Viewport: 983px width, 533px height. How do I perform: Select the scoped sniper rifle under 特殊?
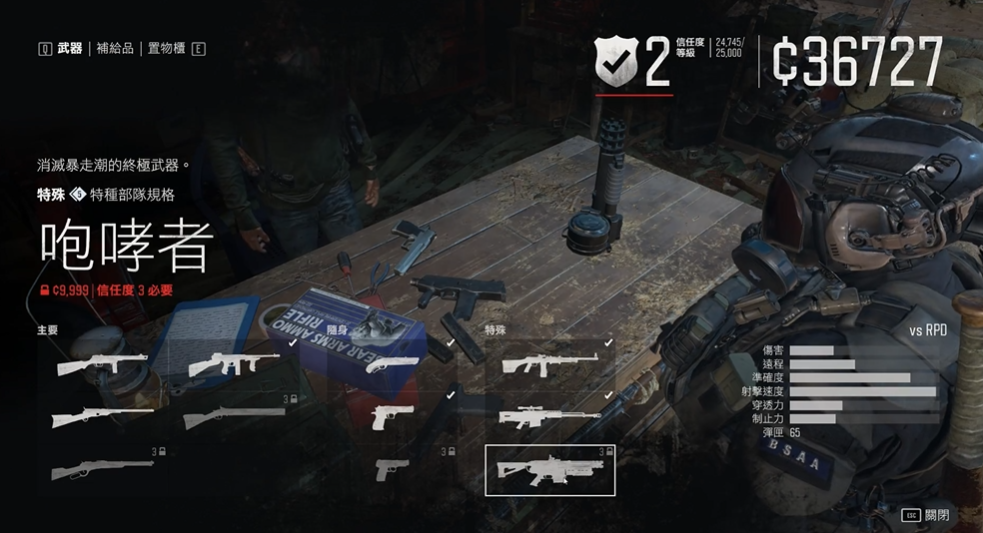tap(549, 416)
